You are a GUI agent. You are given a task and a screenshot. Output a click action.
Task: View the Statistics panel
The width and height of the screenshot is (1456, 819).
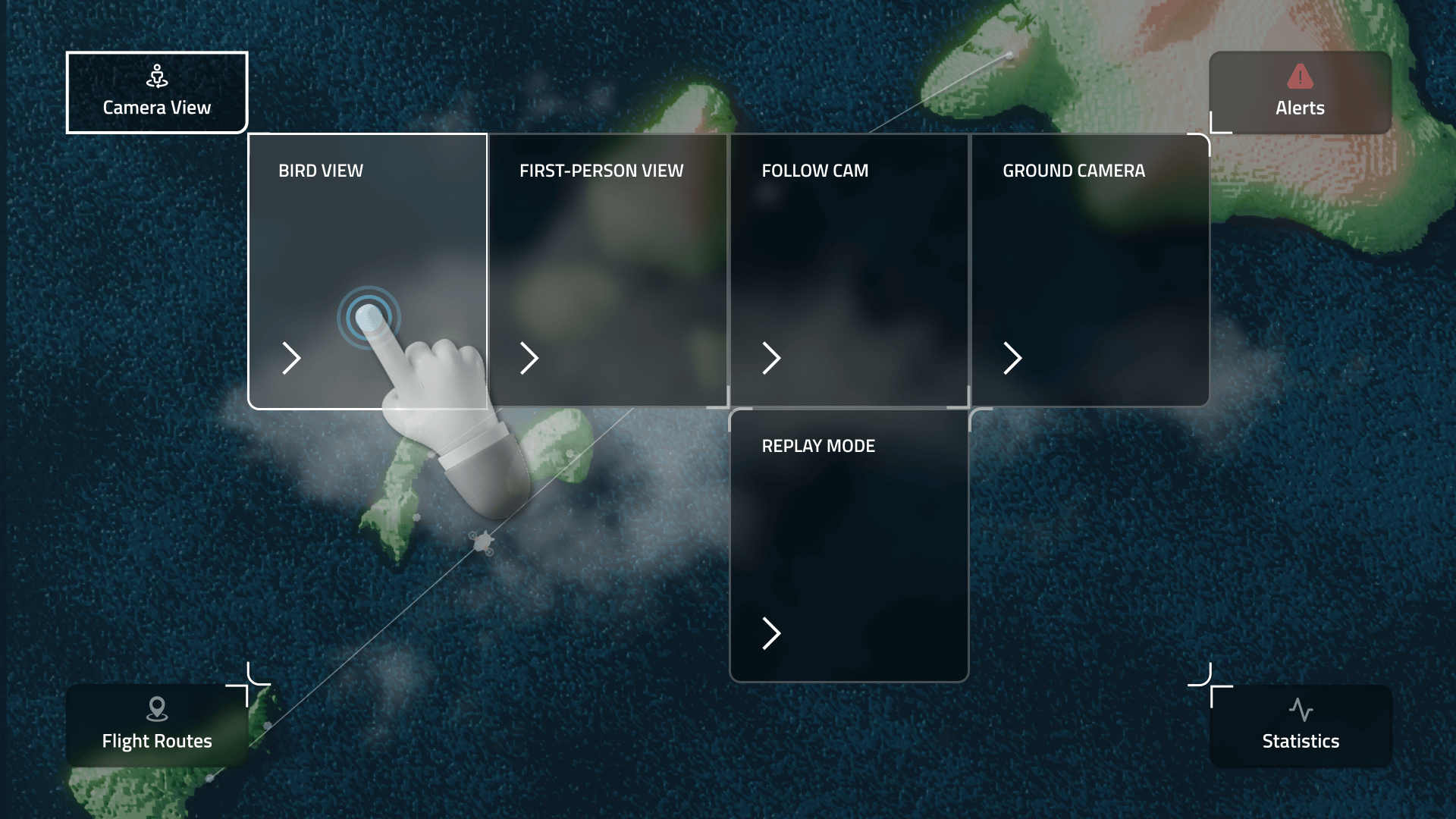click(x=1300, y=726)
